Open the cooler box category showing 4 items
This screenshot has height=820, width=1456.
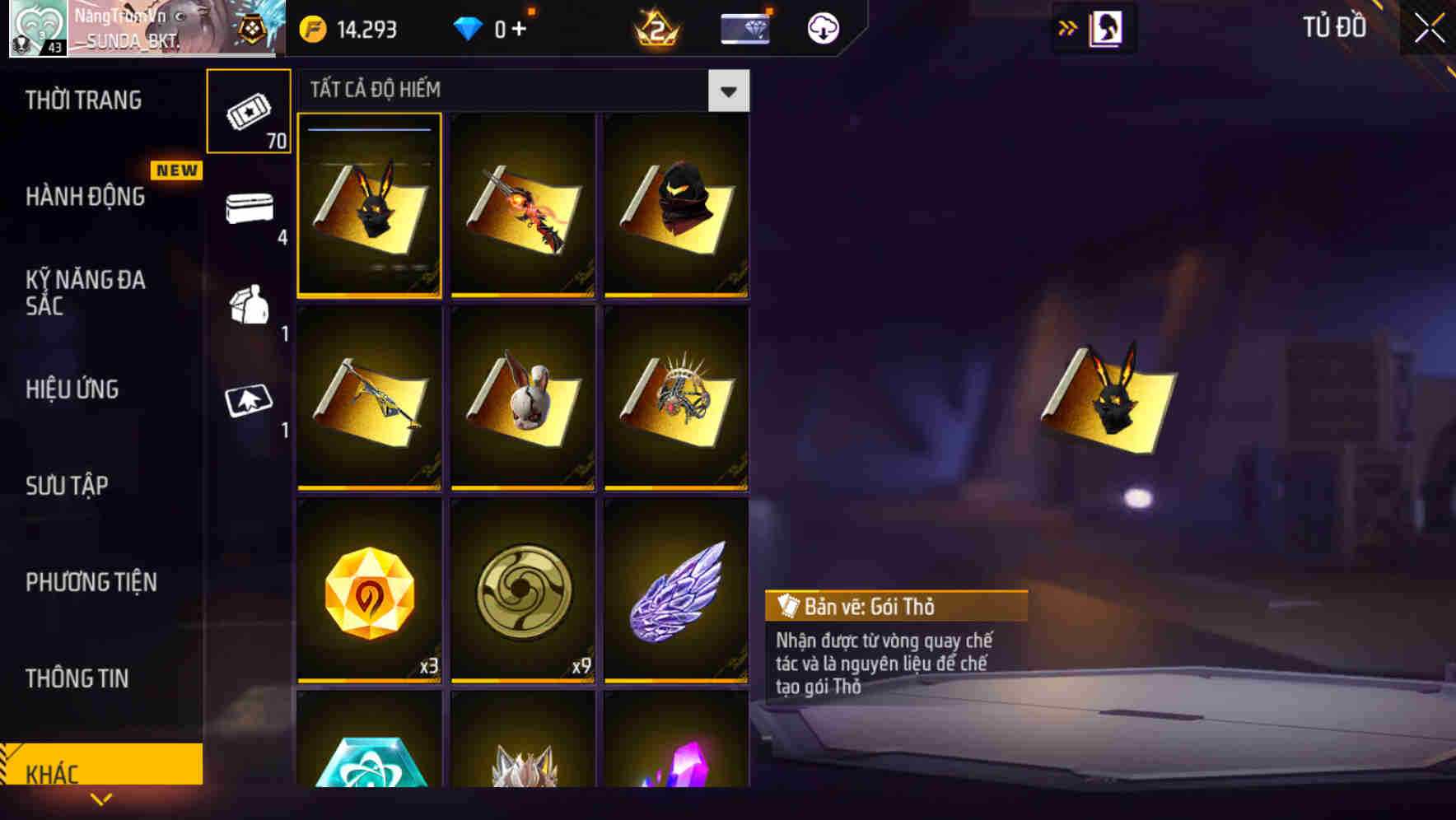tap(250, 208)
